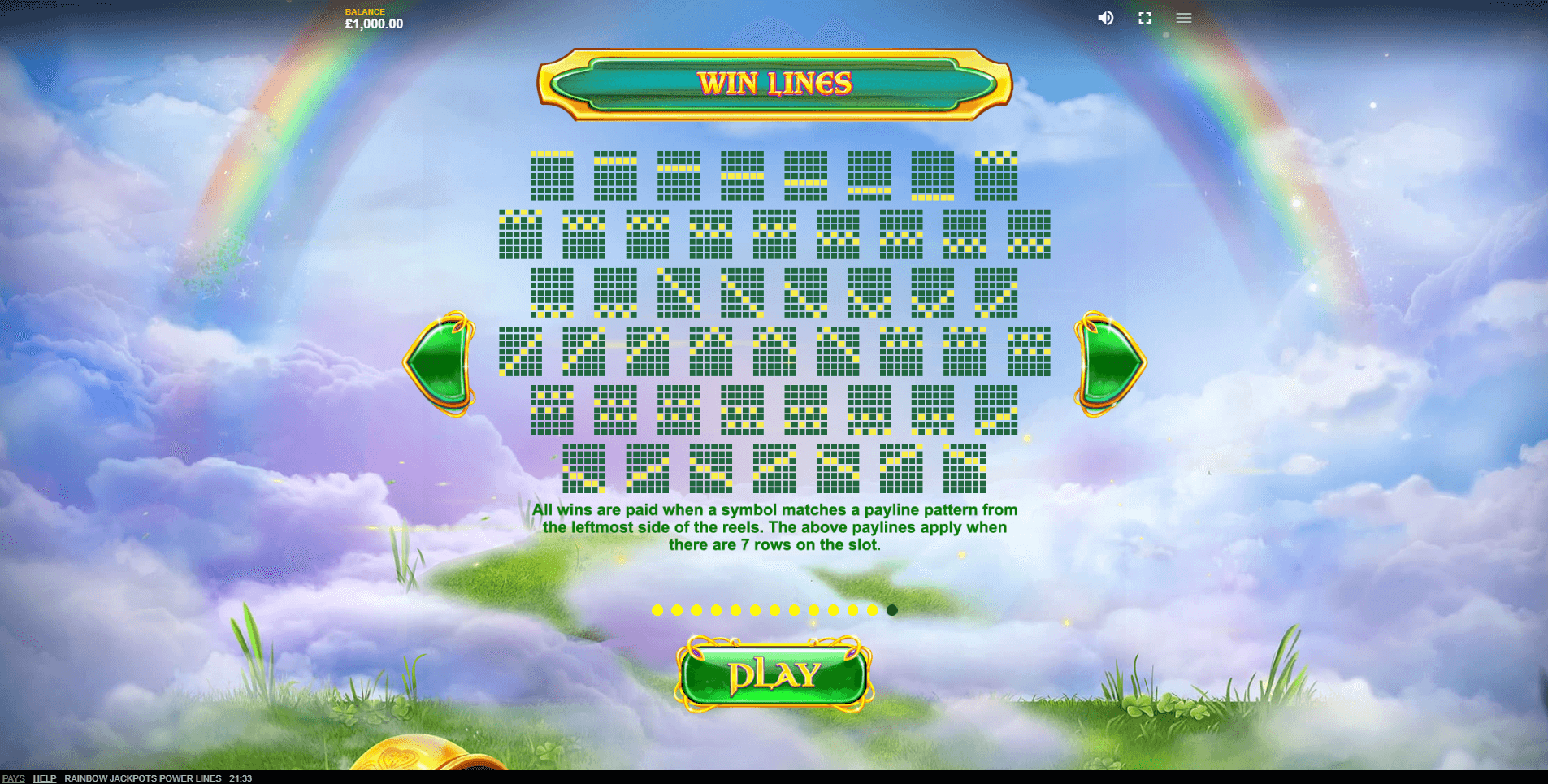Open the hamburger menu
This screenshot has width=1548, height=784.
pos(1183,18)
